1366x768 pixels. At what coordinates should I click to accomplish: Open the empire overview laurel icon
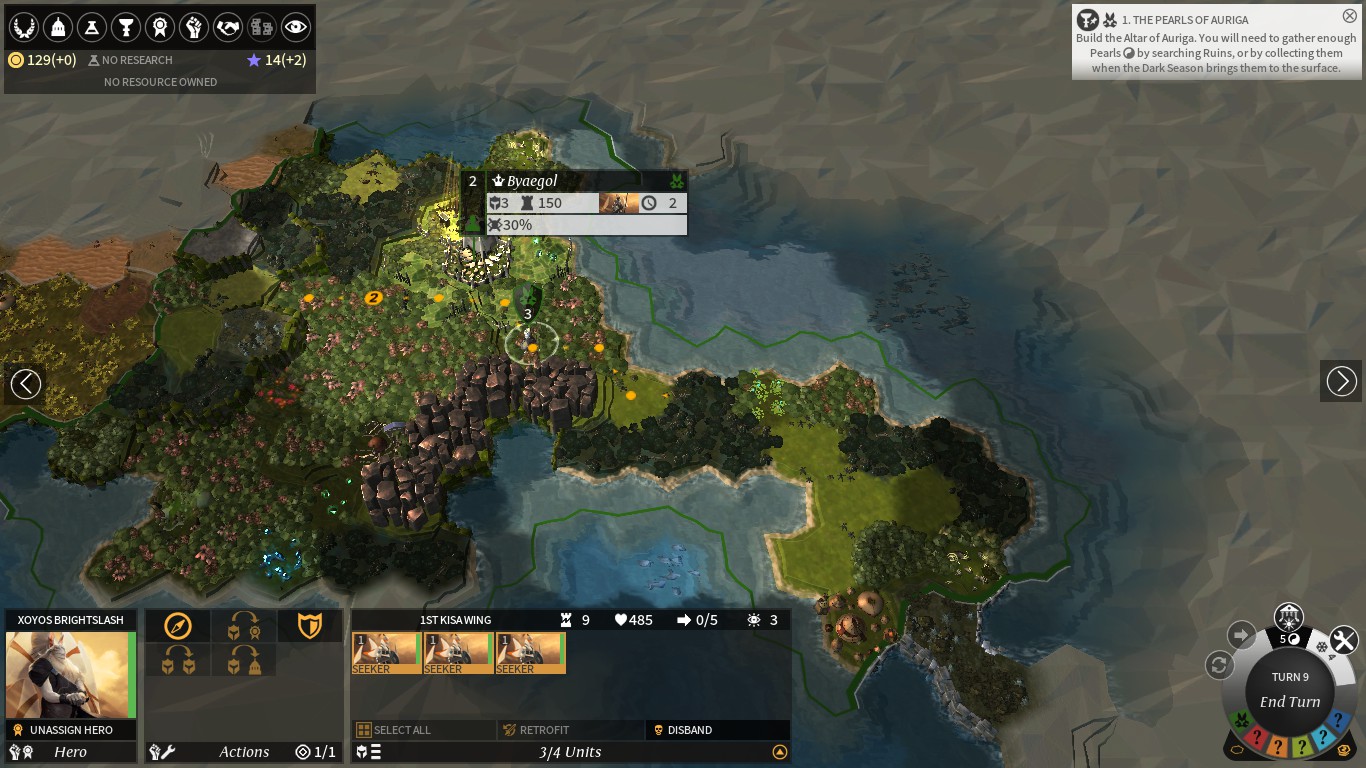tap(24, 27)
